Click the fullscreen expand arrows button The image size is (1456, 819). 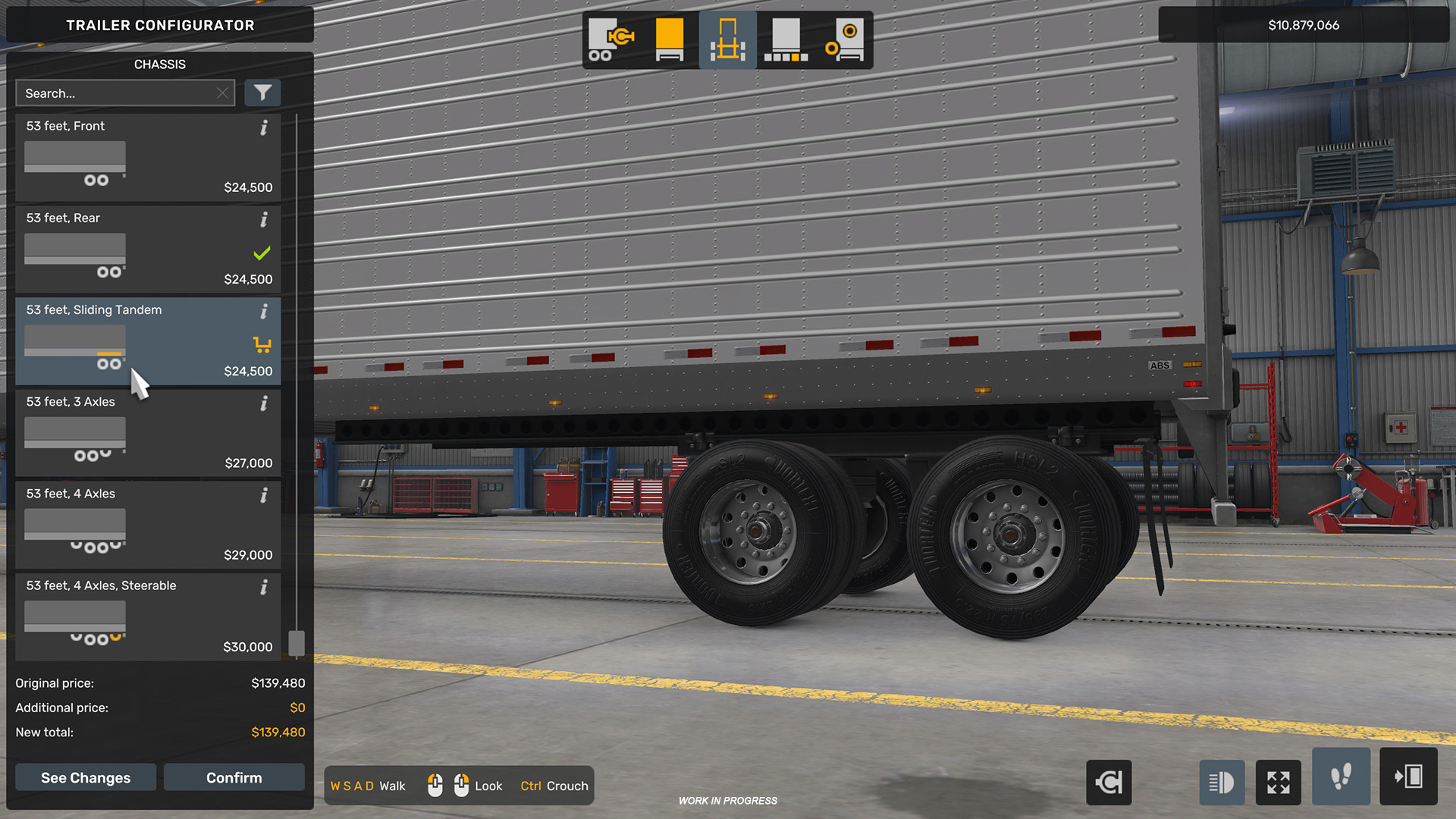click(1278, 782)
